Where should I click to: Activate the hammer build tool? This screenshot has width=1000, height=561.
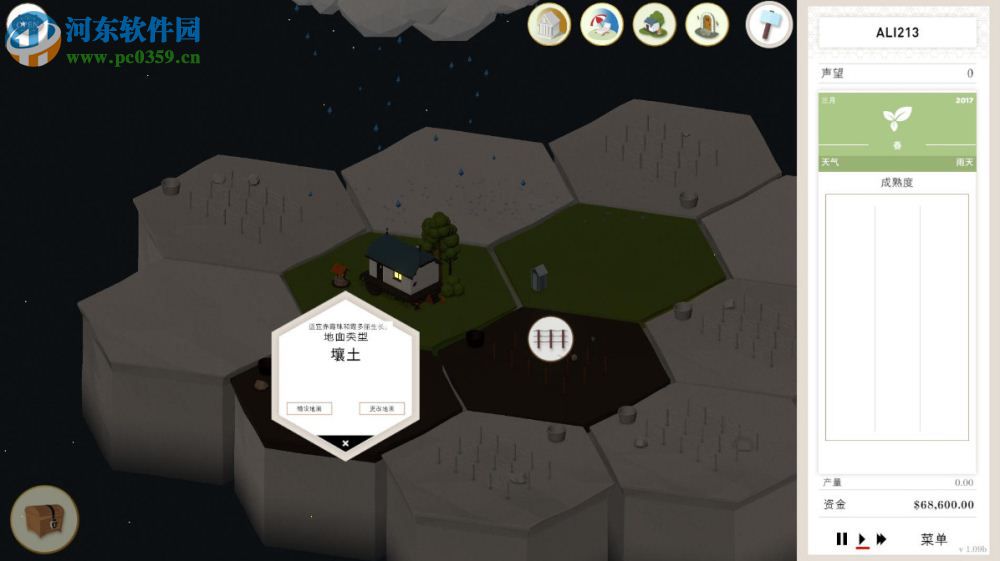pyautogui.click(x=768, y=24)
